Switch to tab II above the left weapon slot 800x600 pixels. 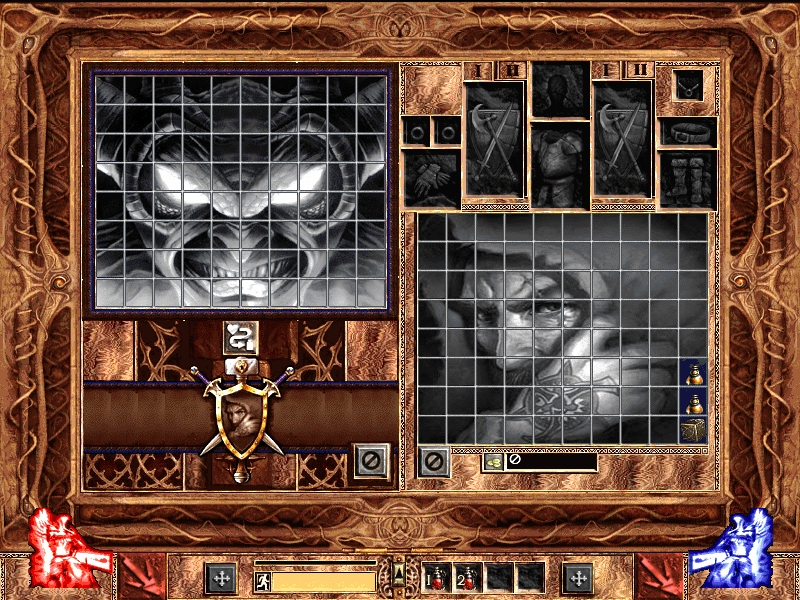[x=512, y=70]
